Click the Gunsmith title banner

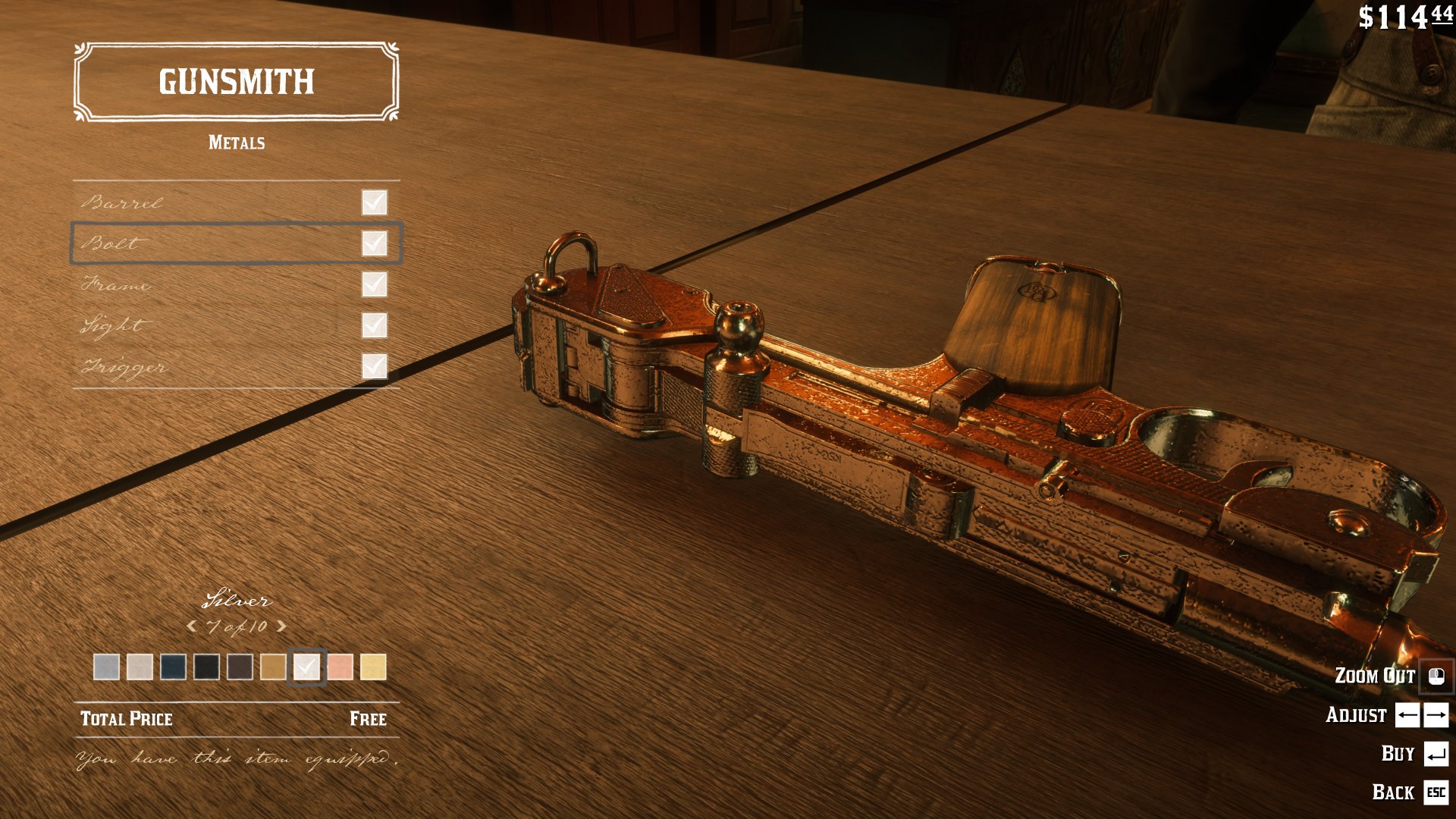pos(236,82)
